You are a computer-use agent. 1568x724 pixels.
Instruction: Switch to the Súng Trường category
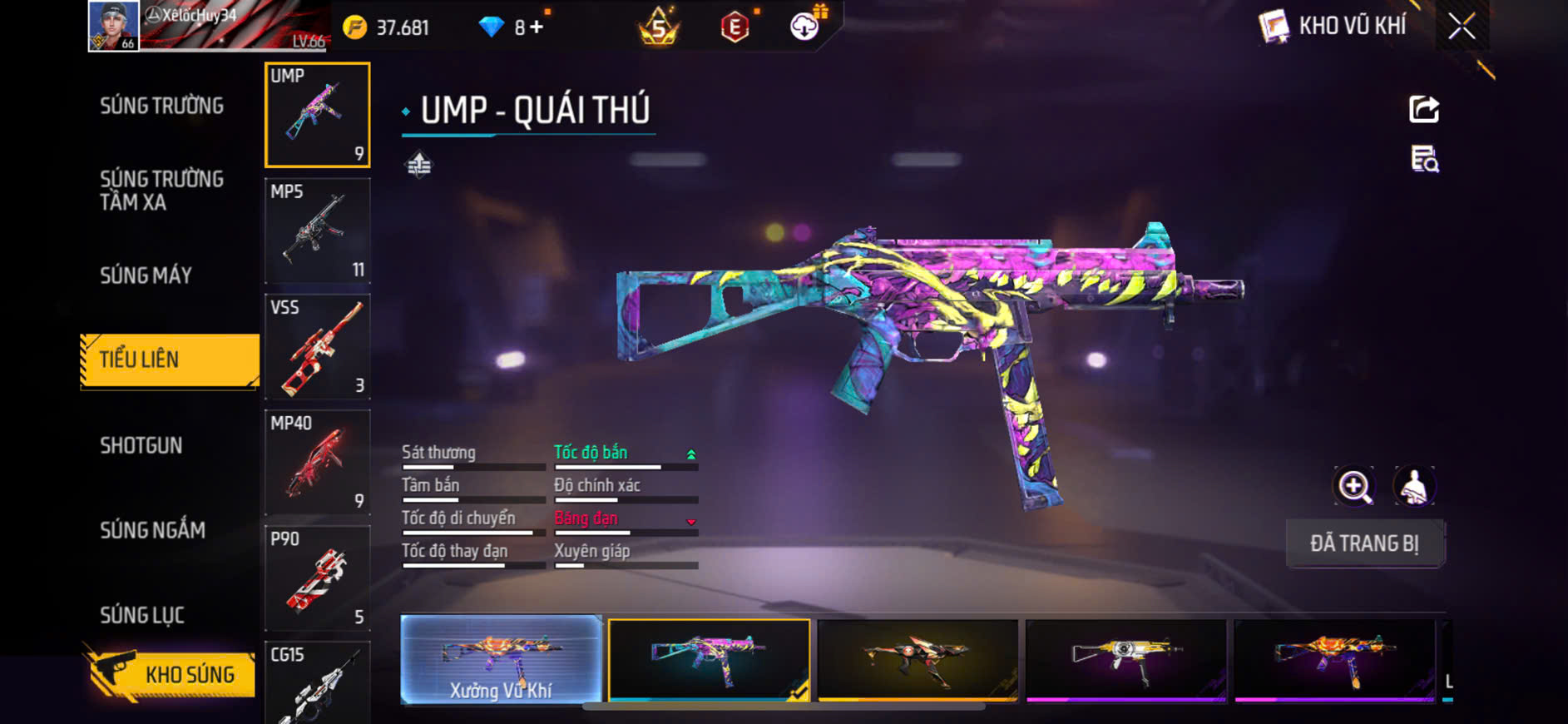click(162, 106)
